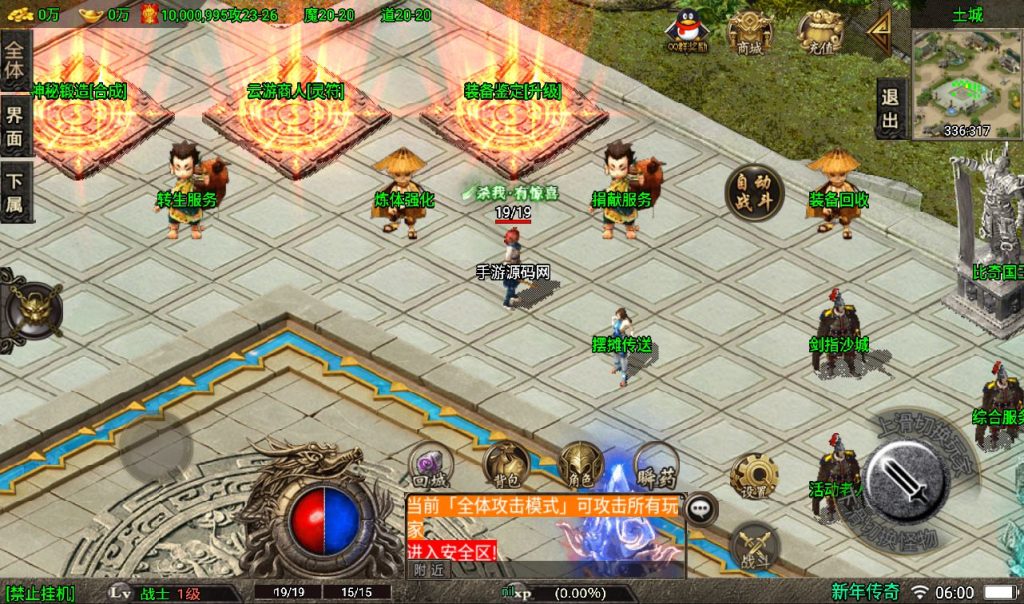The width and height of the screenshot is (1024, 604).
Task: Collapse the top icons with the gold arrow
Action: point(881,31)
